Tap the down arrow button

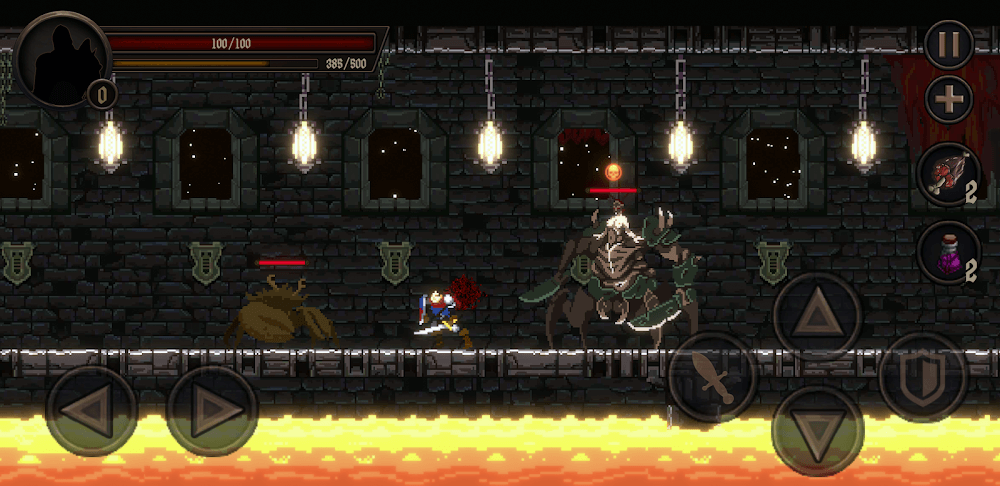point(818,431)
